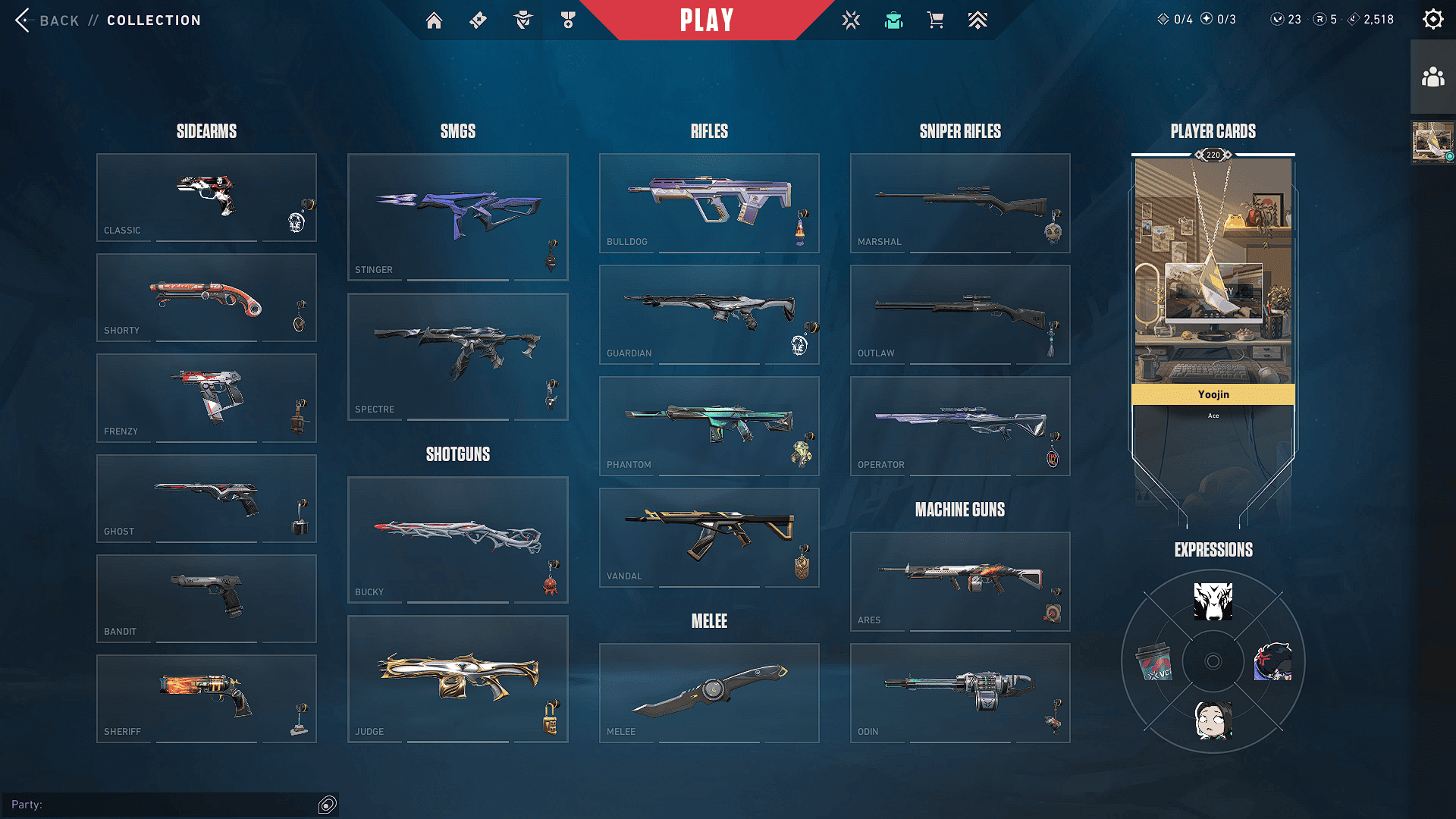Choose the Phantom rifle slot

709,425
